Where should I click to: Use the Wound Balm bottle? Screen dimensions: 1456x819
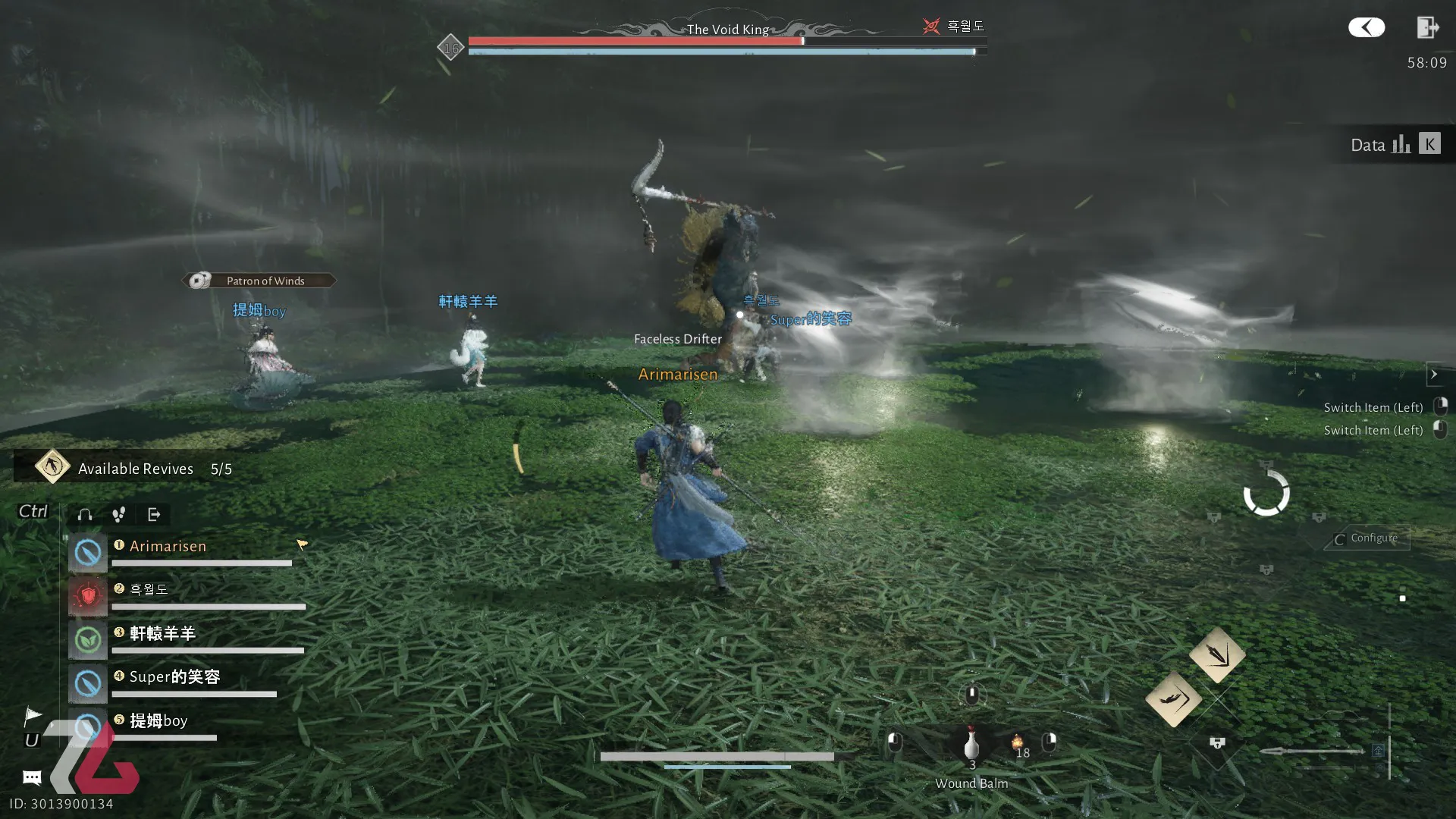(971, 745)
